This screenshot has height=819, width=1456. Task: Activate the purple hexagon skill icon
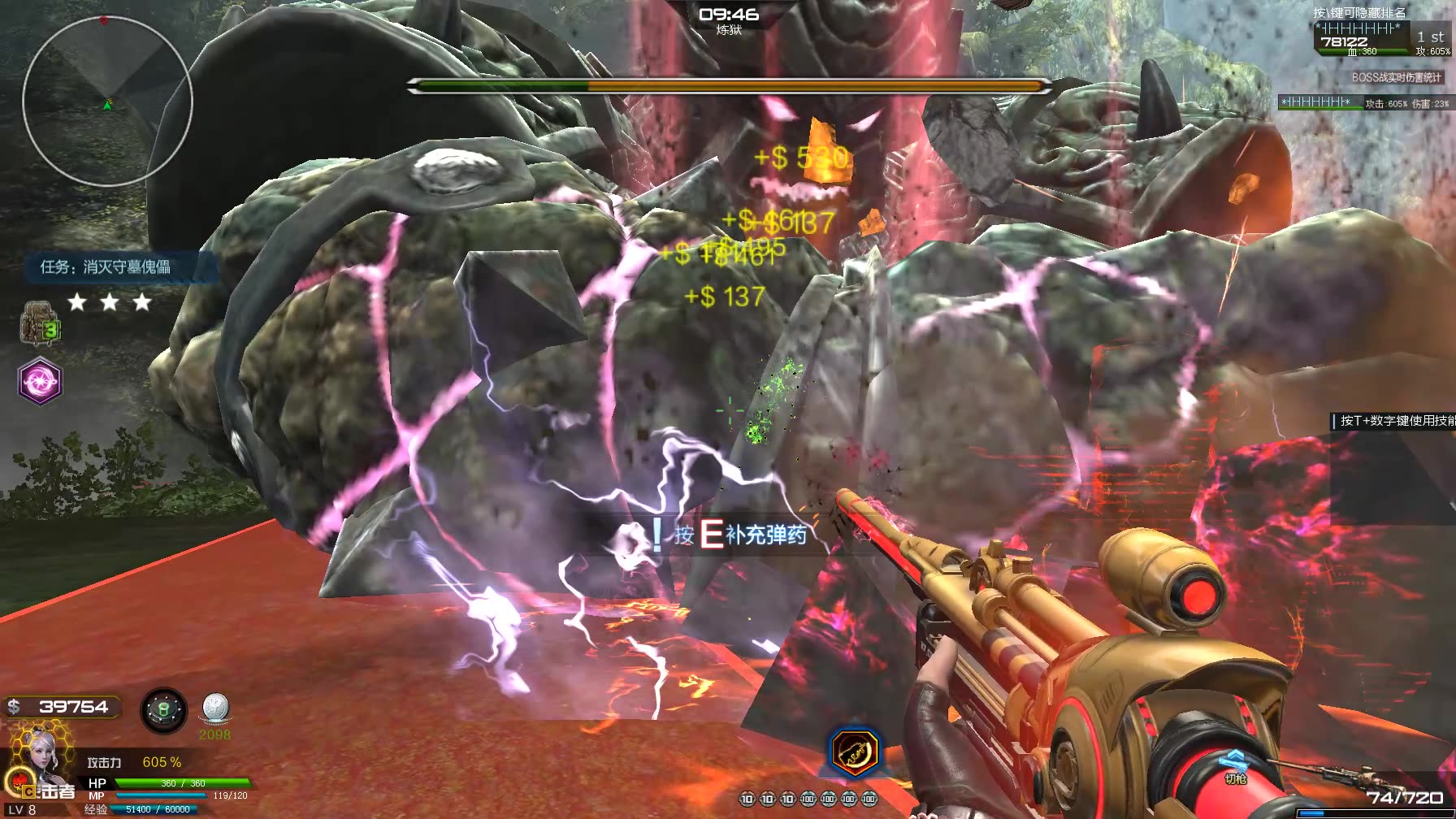pyautogui.click(x=40, y=380)
